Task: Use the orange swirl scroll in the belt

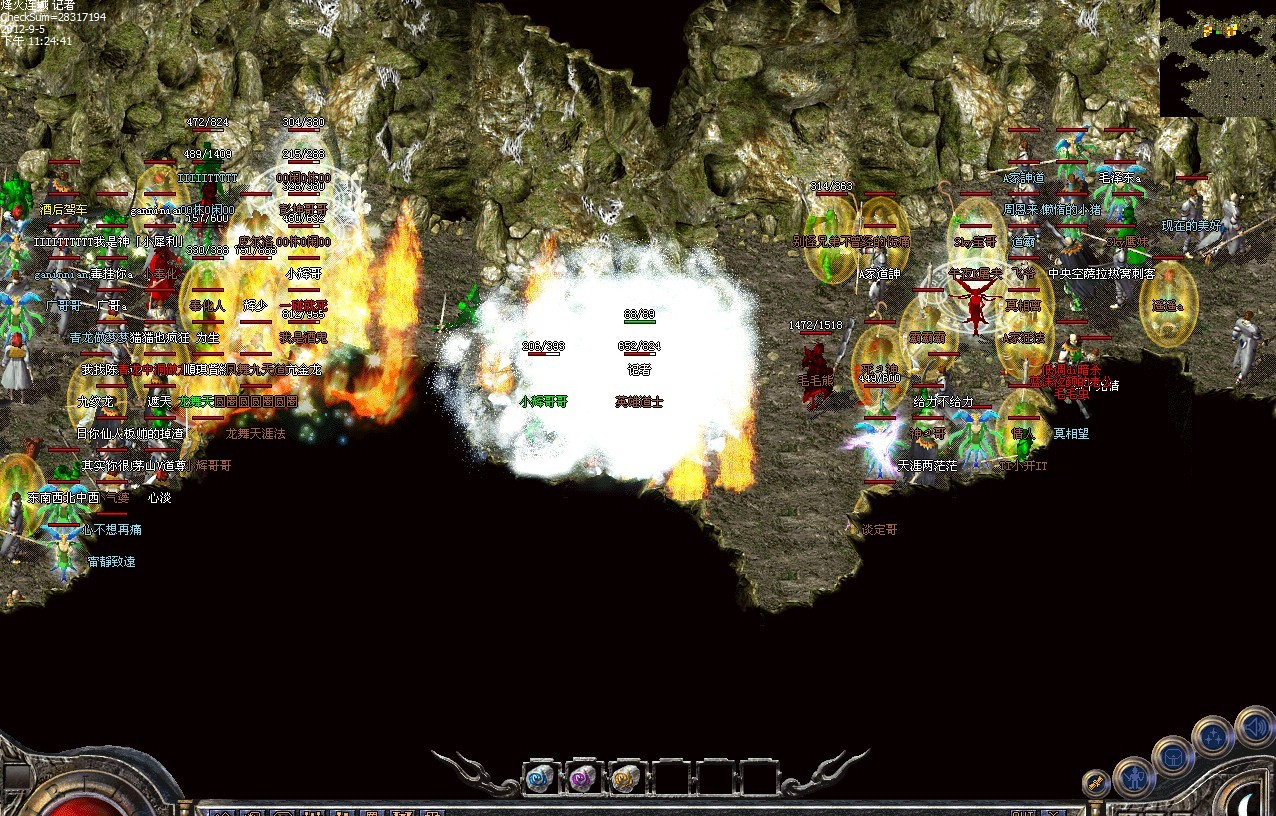Action: coord(627,778)
